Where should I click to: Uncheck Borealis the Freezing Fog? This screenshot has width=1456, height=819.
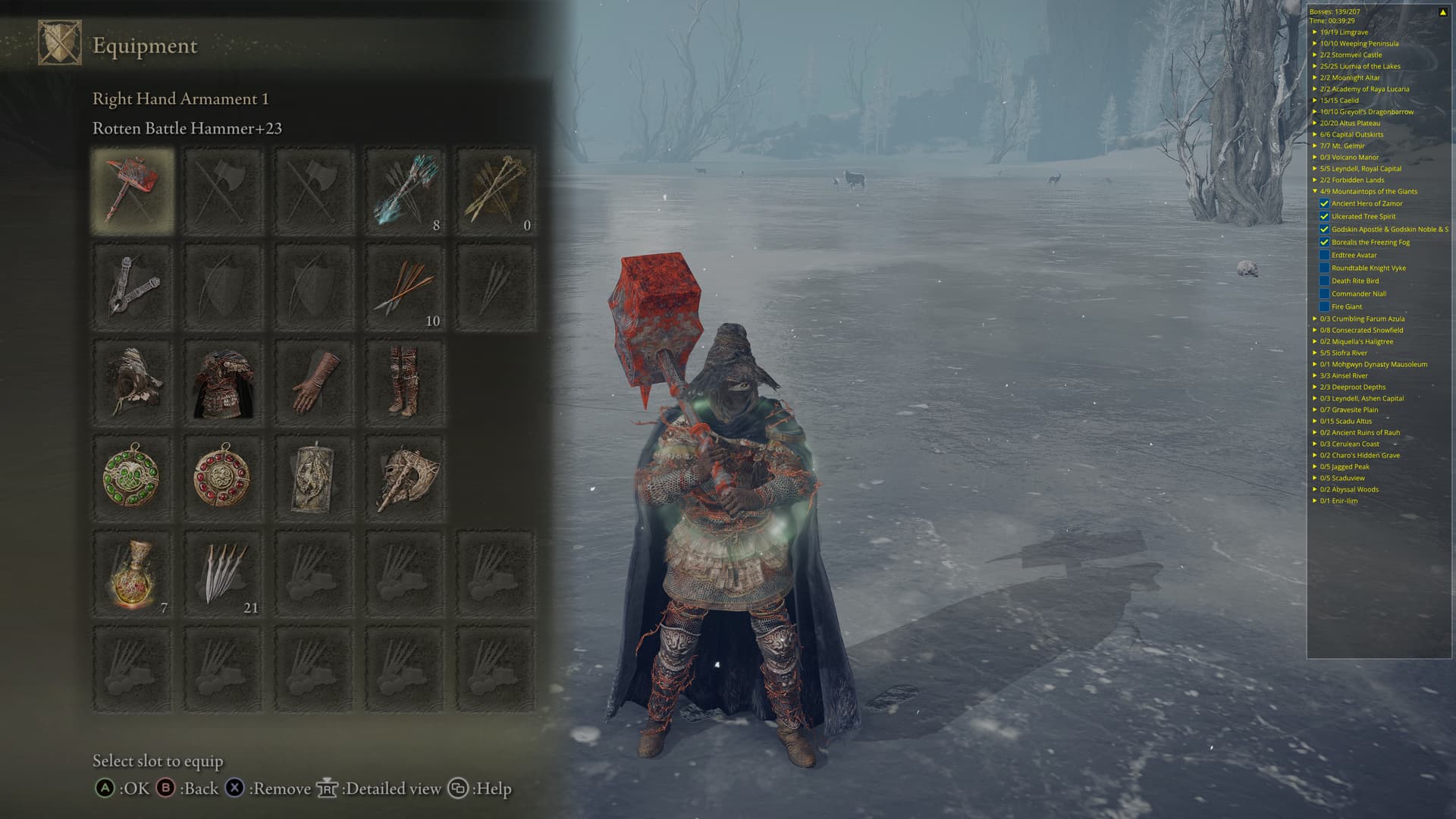click(1324, 243)
